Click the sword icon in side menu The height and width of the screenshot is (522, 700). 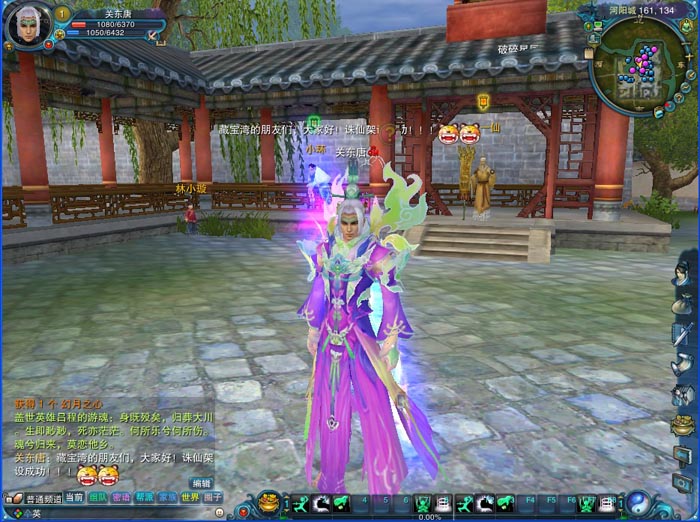click(683, 333)
